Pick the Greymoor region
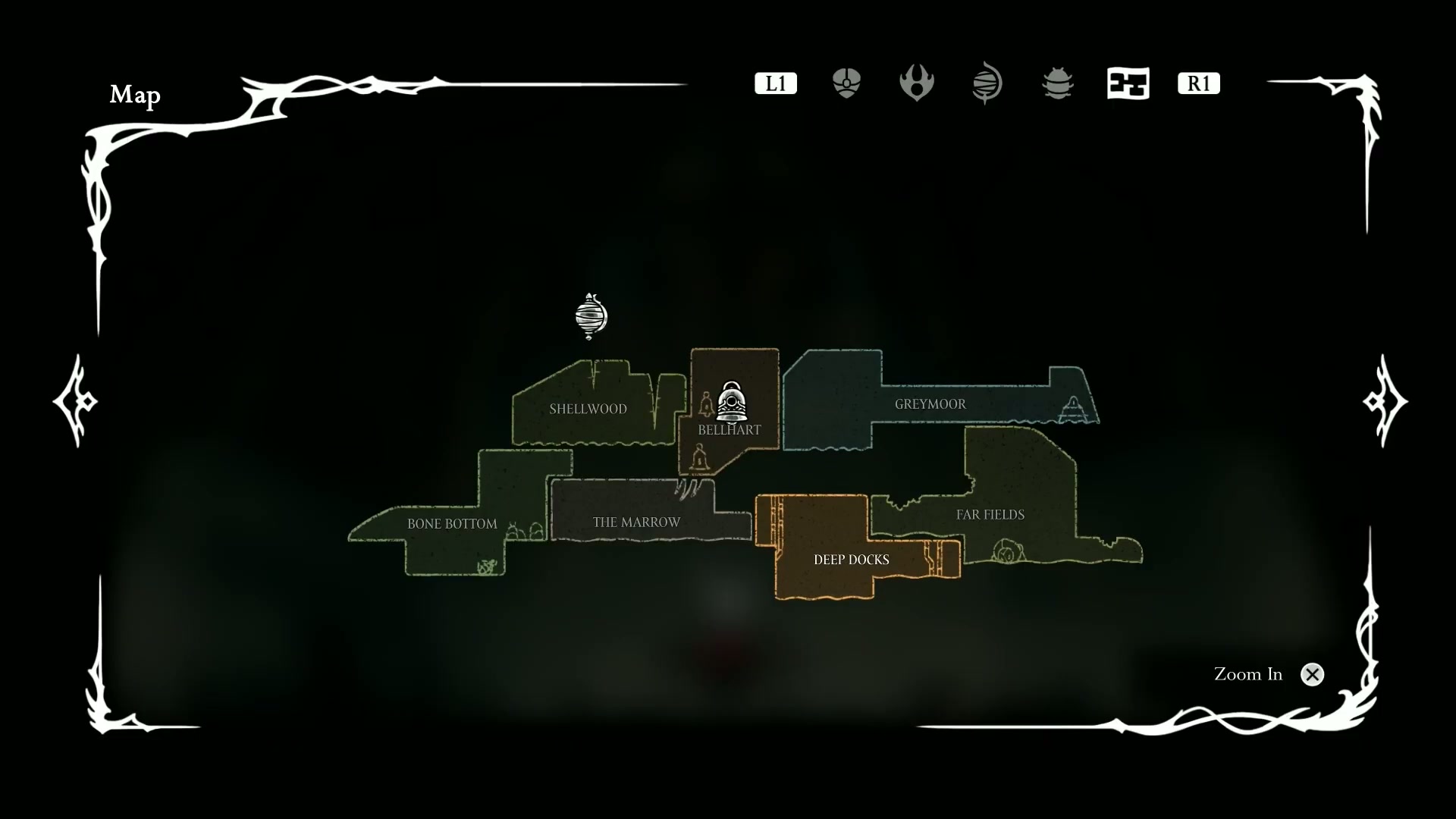The height and width of the screenshot is (819, 1456). pyautogui.click(x=930, y=404)
